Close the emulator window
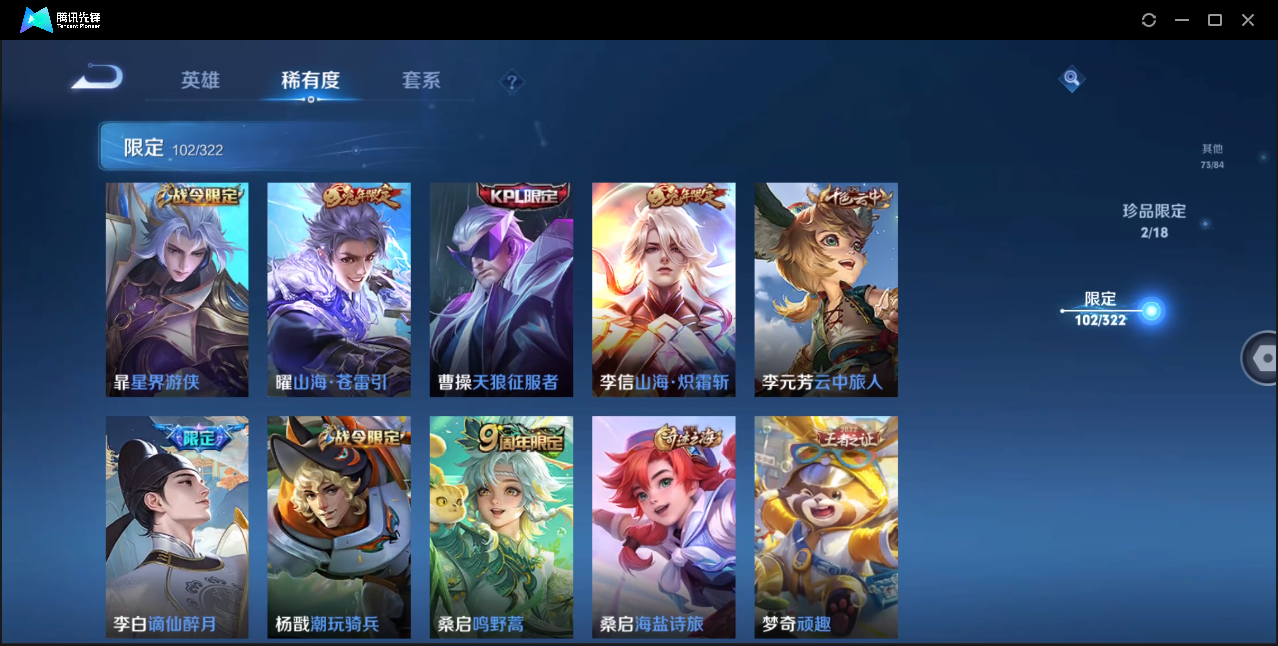 coord(1248,20)
